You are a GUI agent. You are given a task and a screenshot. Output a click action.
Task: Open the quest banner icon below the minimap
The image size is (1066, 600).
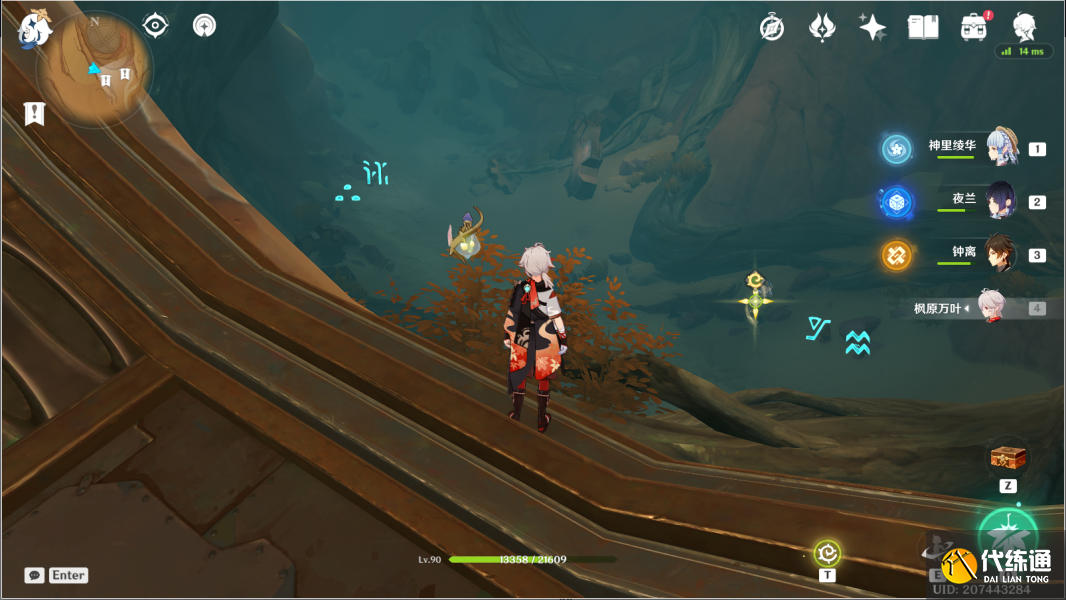35,114
